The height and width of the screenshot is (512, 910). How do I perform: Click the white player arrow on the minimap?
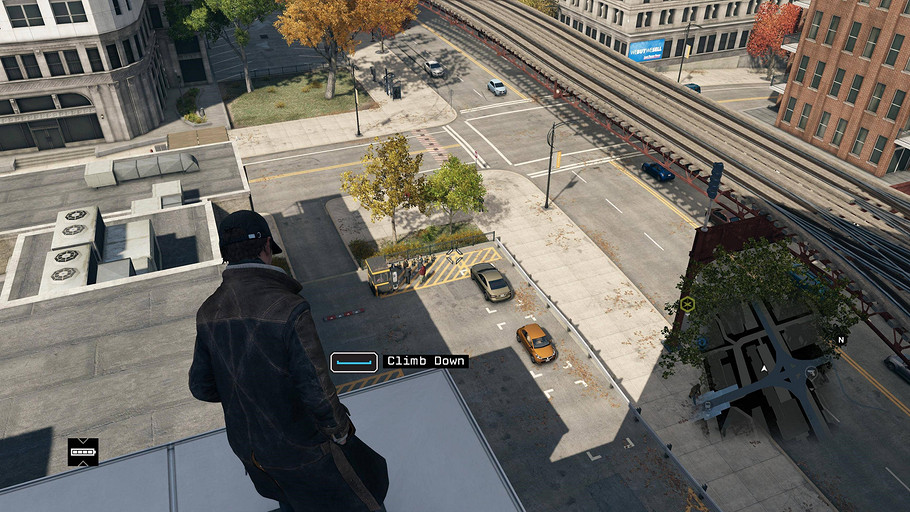click(x=765, y=369)
